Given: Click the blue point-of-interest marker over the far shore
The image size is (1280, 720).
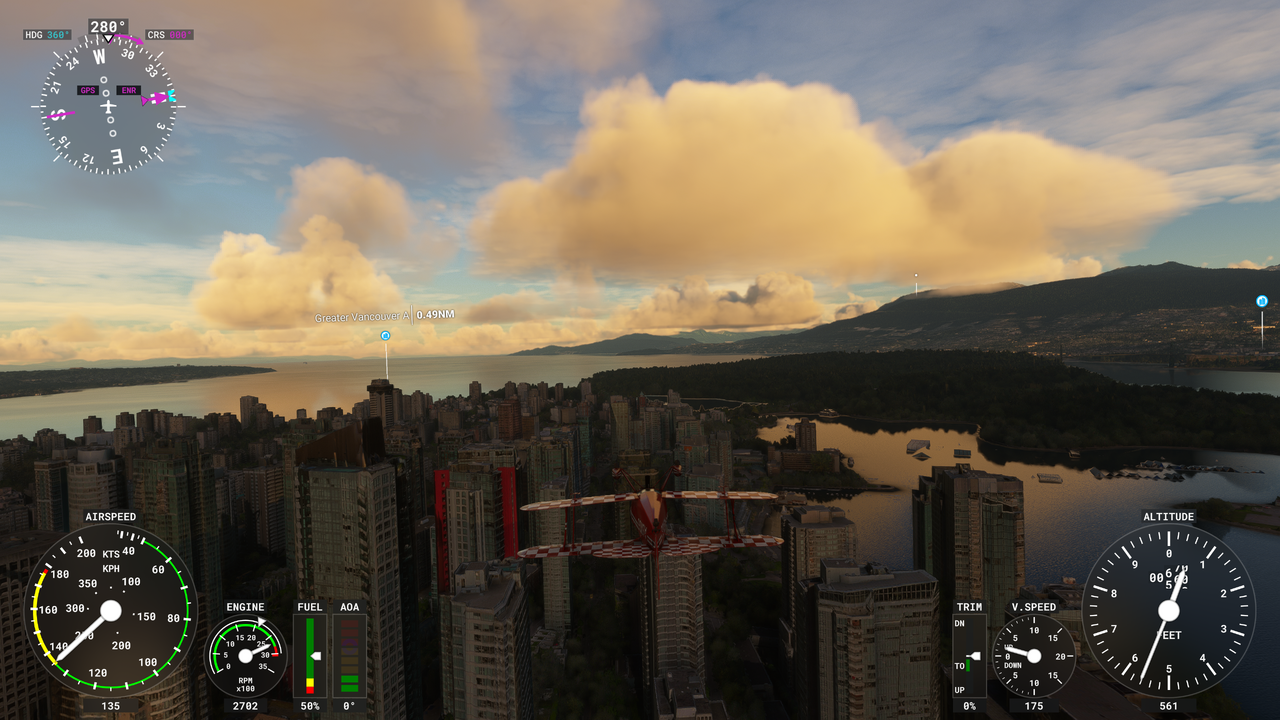Looking at the screenshot, I should coord(1261,301).
